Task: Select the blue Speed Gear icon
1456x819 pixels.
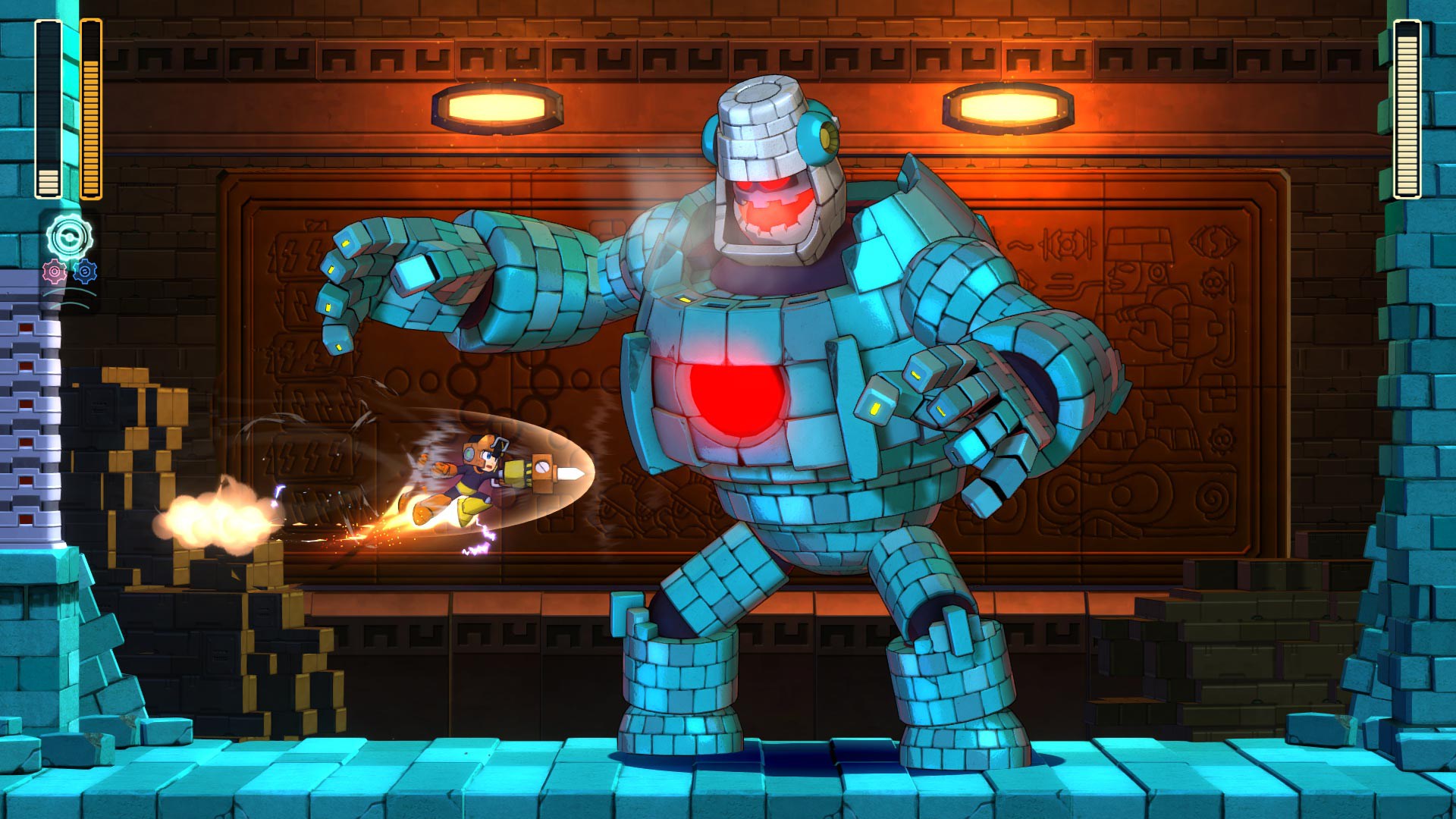Action: click(x=85, y=271)
